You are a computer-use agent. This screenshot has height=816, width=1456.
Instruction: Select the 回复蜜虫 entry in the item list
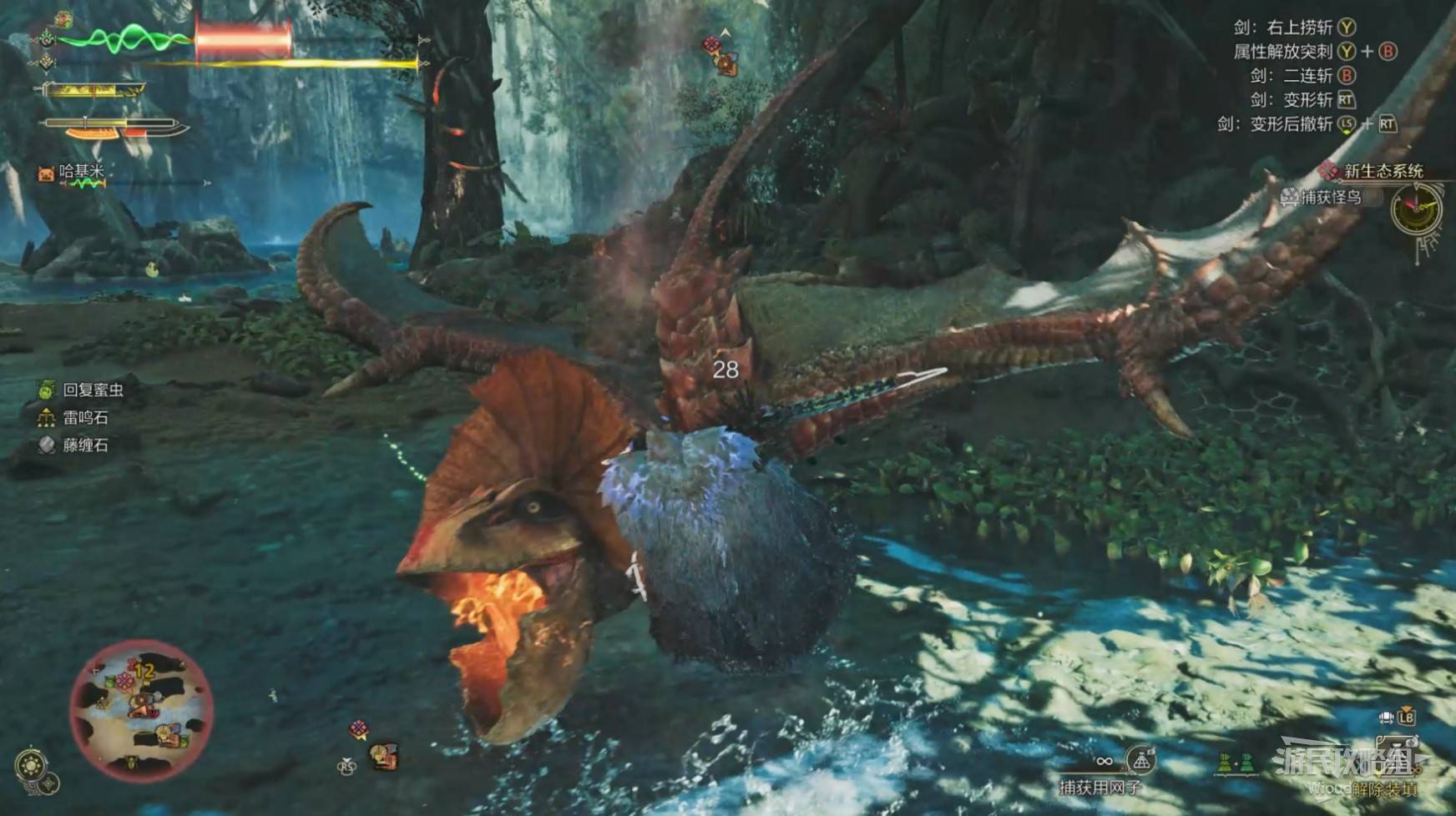[93, 390]
